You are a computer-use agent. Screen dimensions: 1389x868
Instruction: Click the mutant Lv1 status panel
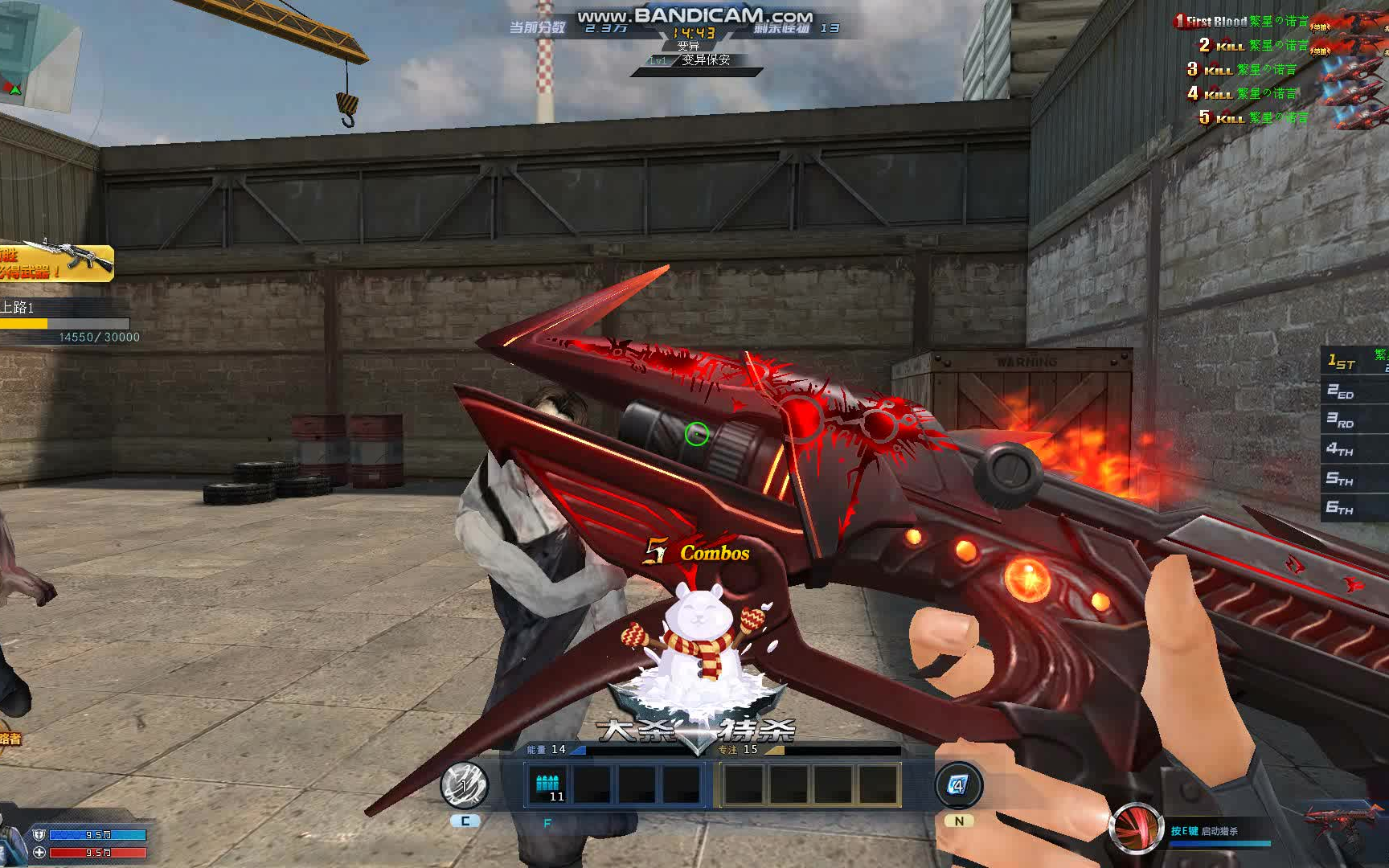pyautogui.click(x=696, y=60)
